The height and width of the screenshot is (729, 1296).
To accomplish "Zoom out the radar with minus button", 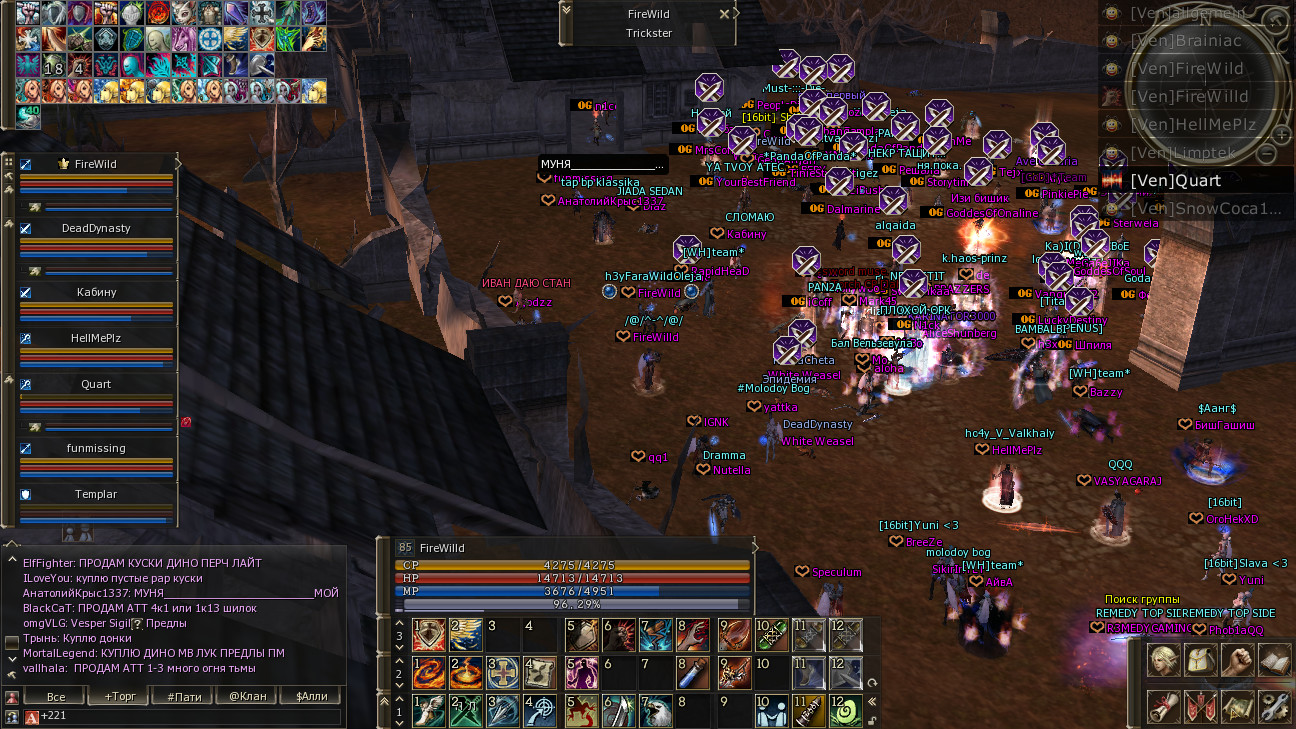I will [1266, 154].
